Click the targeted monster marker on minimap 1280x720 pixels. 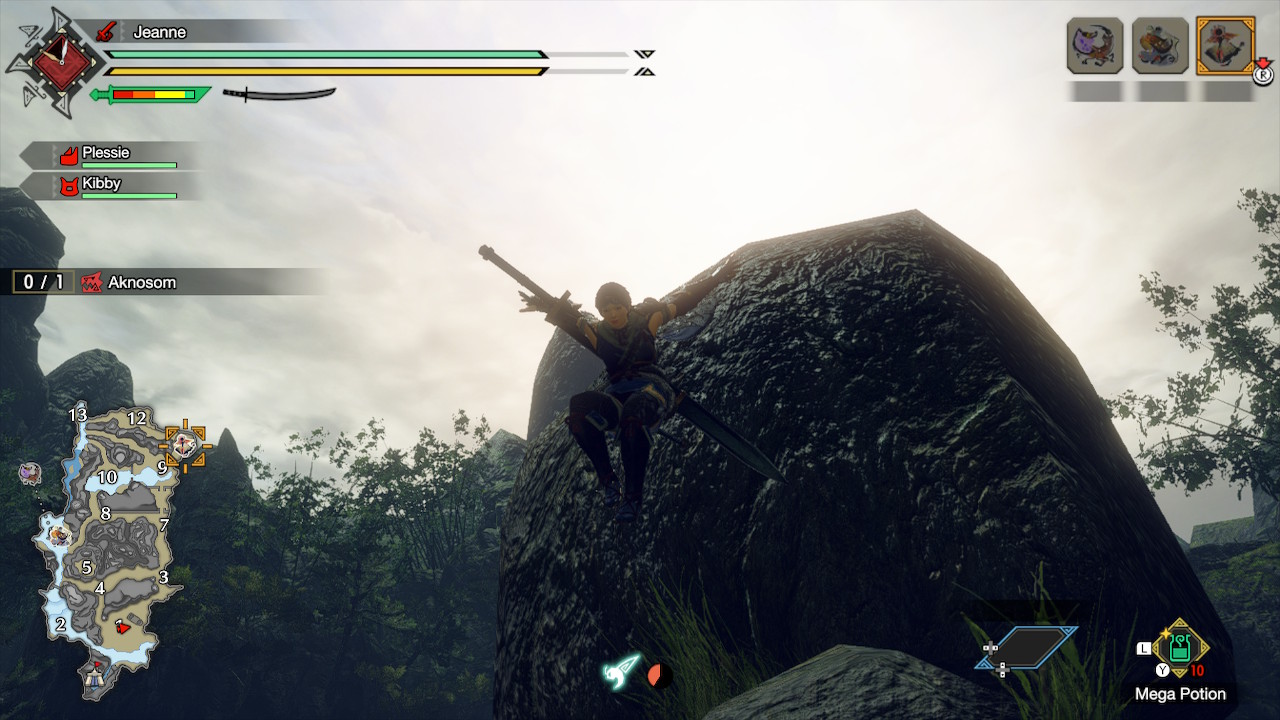click(185, 444)
